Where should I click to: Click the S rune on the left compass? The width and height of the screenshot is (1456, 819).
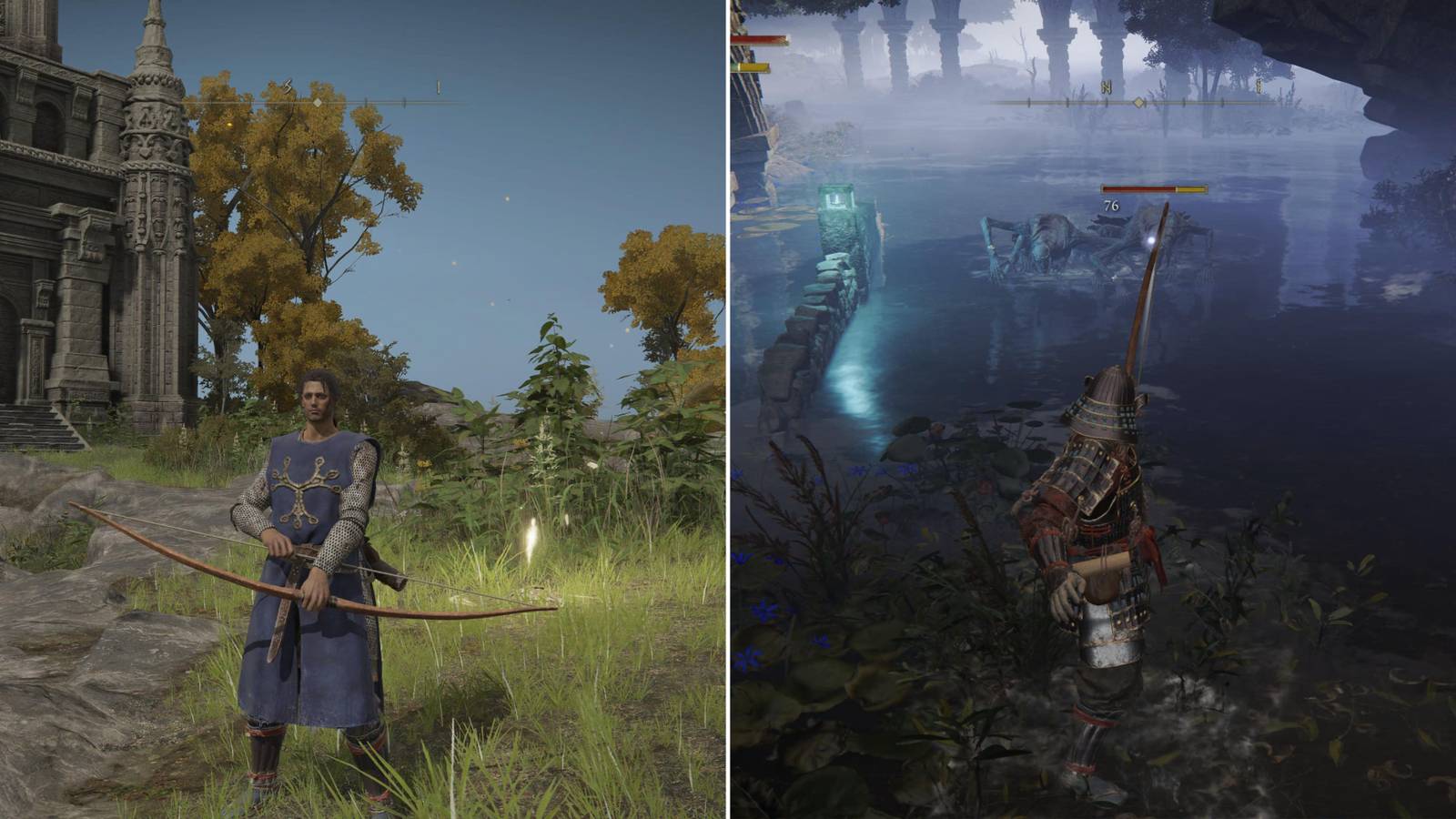pos(287,85)
